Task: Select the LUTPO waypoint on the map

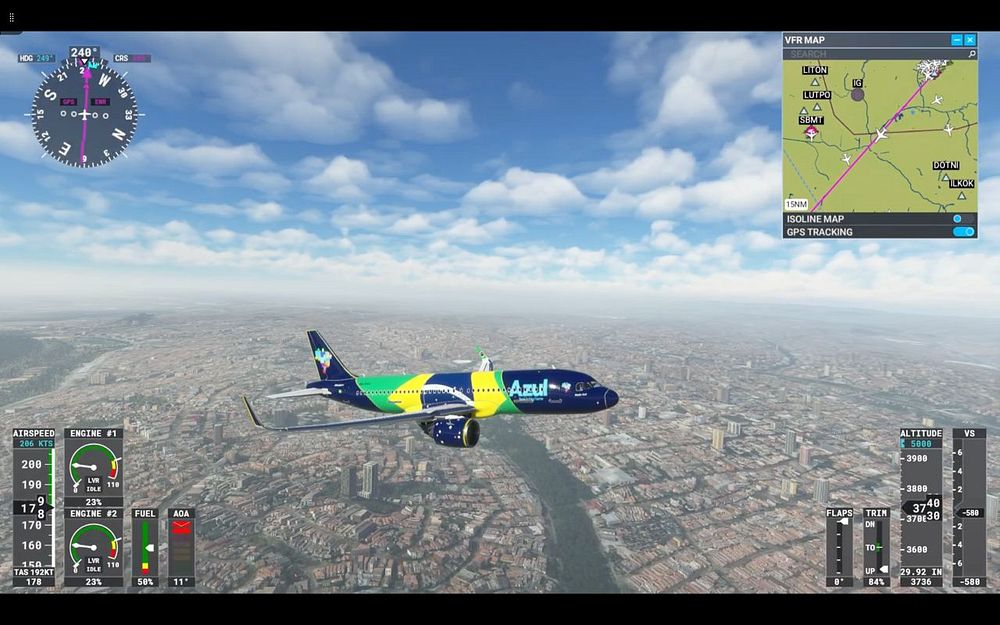Action: pyautogui.click(x=818, y=106)
